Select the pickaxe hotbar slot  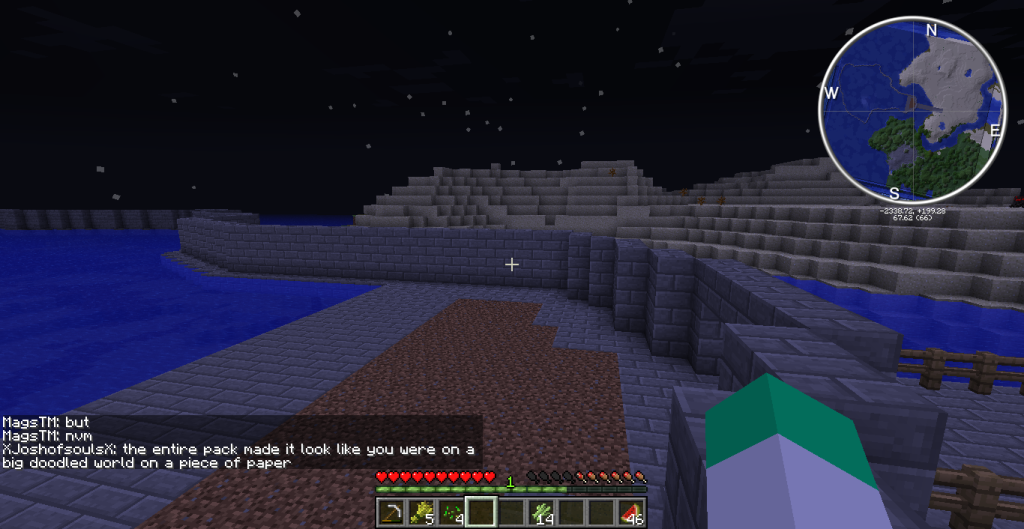tap(390, 513)
